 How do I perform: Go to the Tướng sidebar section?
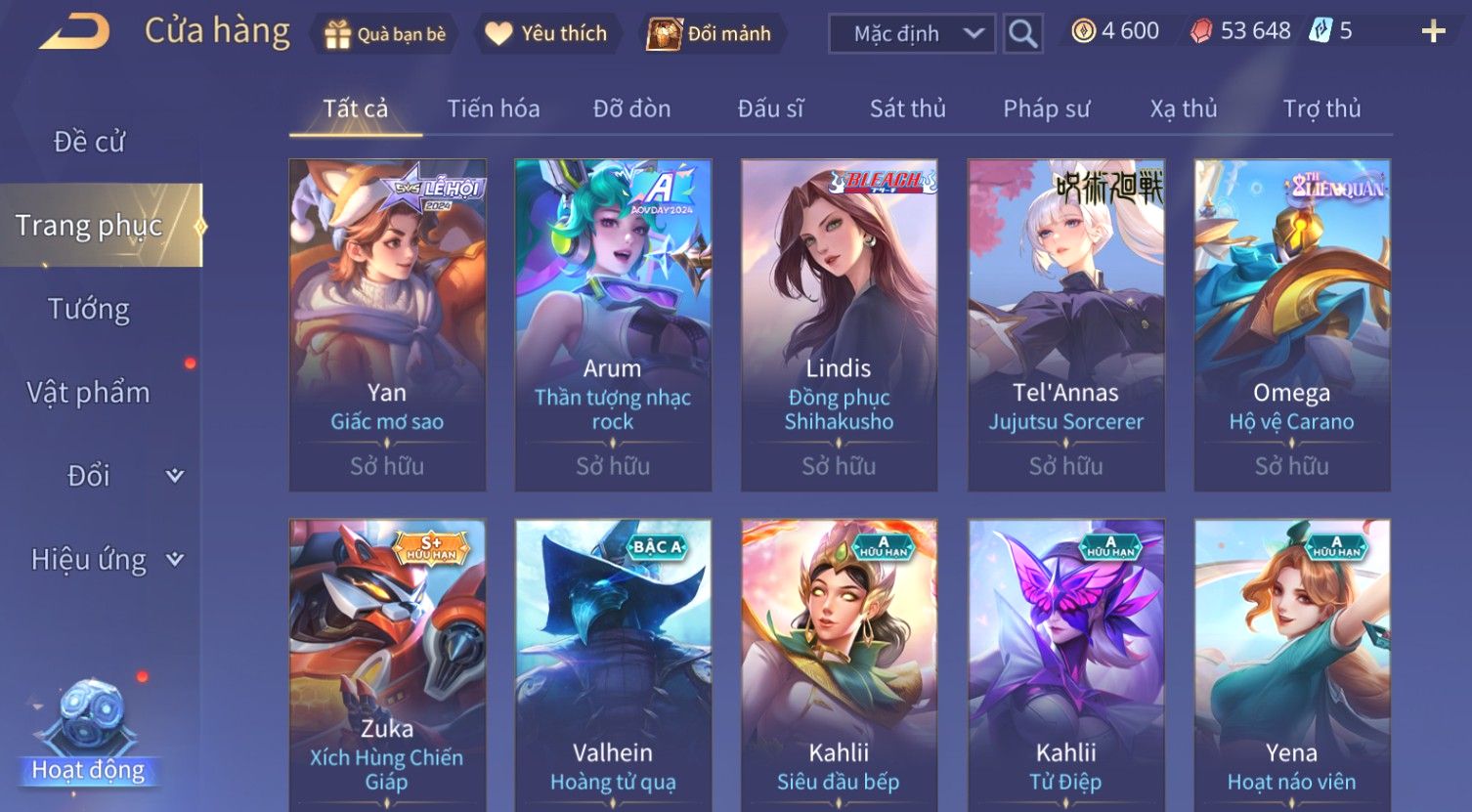pyautogui.click(x=89, y=309)
